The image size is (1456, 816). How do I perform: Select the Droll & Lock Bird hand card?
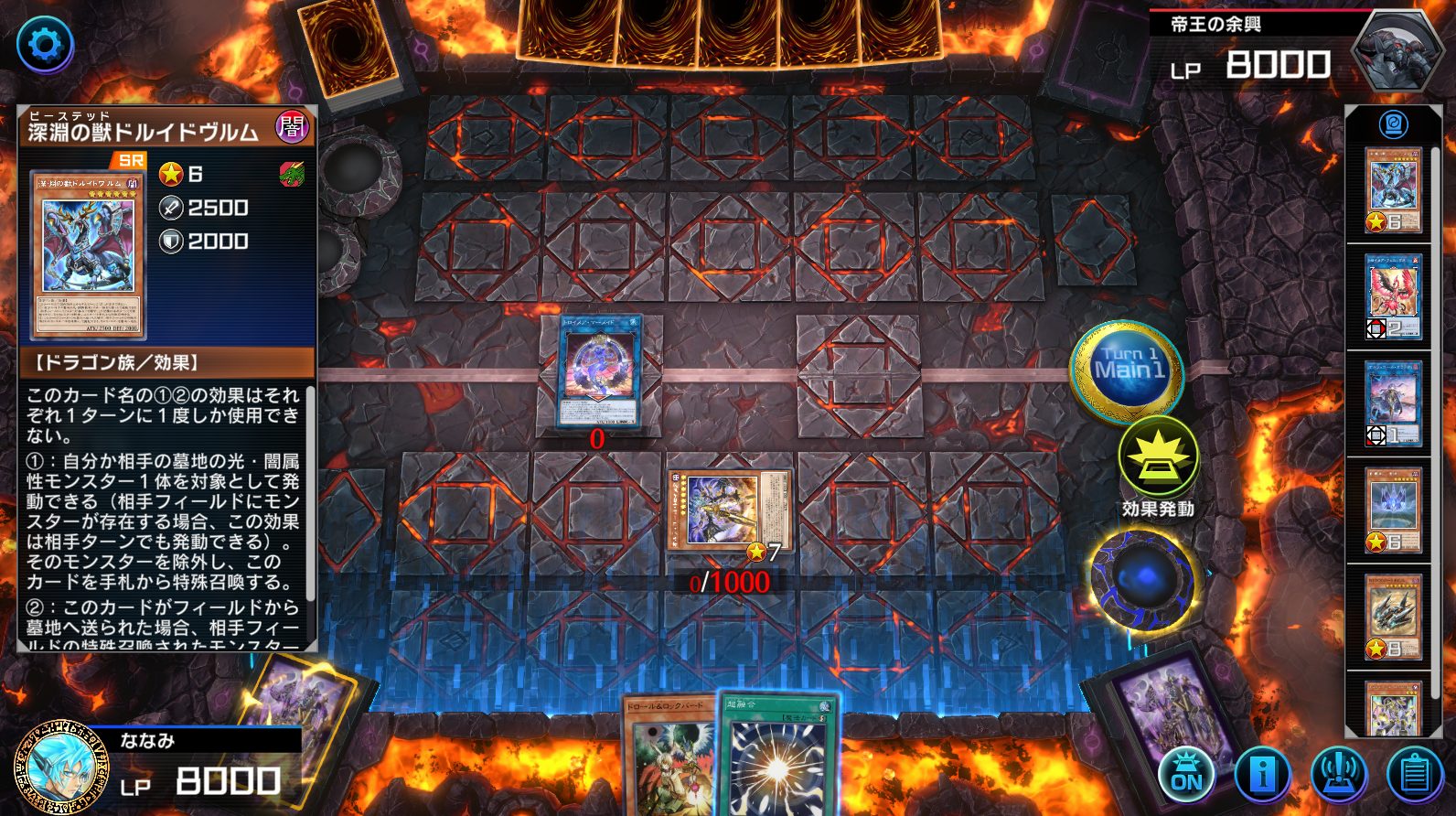pos(669,759)
